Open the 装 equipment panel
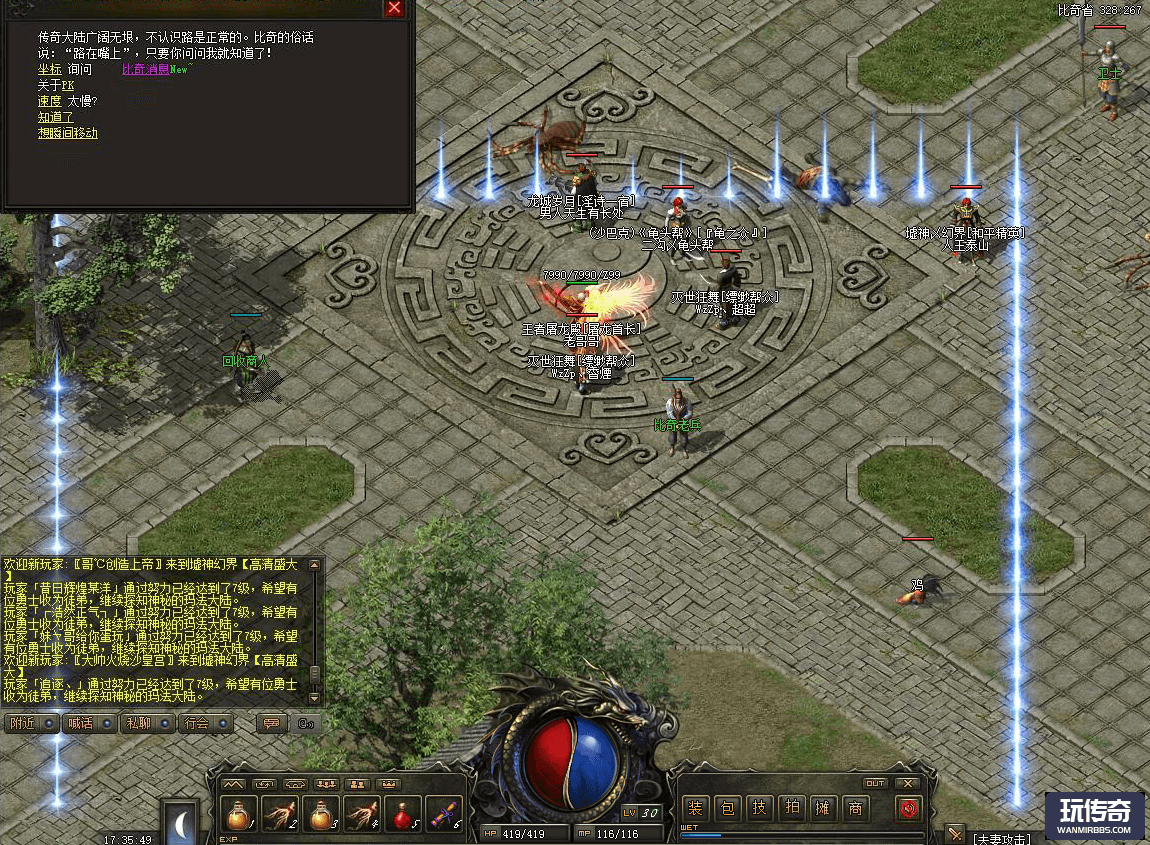Image resolution: width=1150 pixels, height=845 pixels. pos(695,808)
